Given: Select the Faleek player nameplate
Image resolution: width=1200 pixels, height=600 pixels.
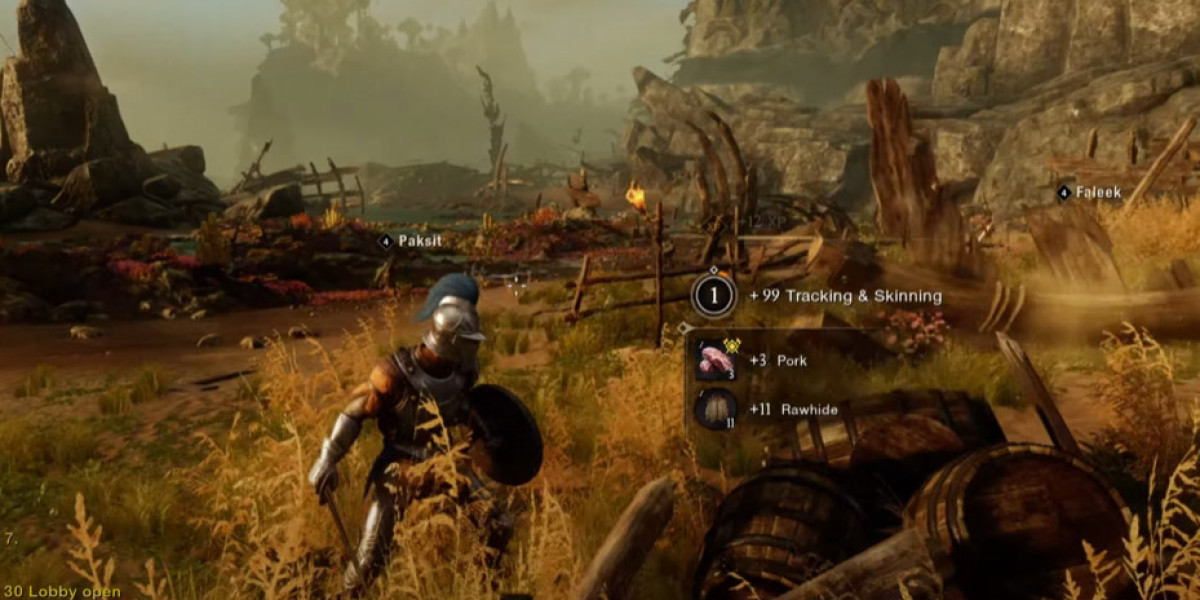Looking at the screenshot, I should click(1090, 192).
